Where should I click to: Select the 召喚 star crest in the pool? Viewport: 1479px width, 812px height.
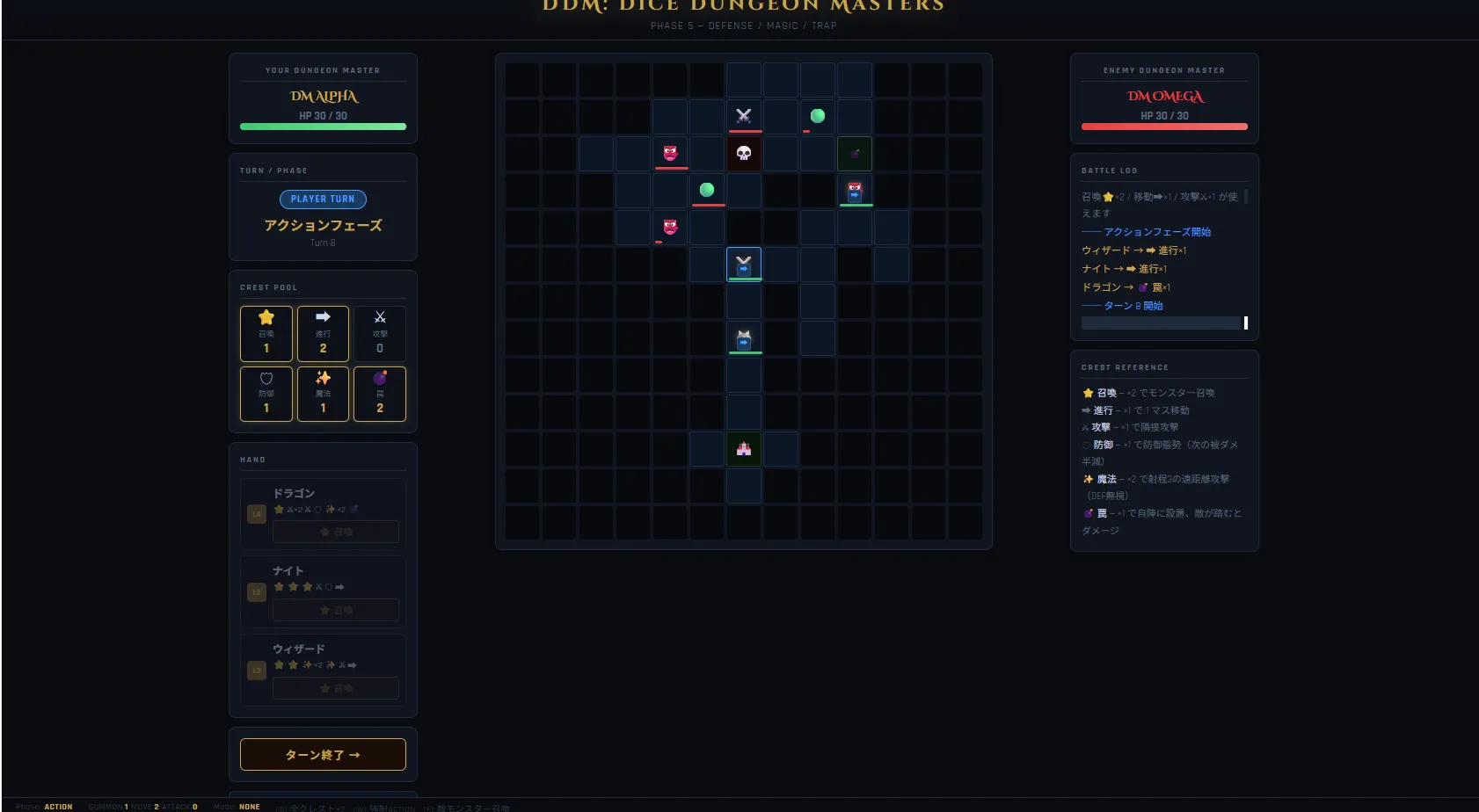click(x=266, y=333)
